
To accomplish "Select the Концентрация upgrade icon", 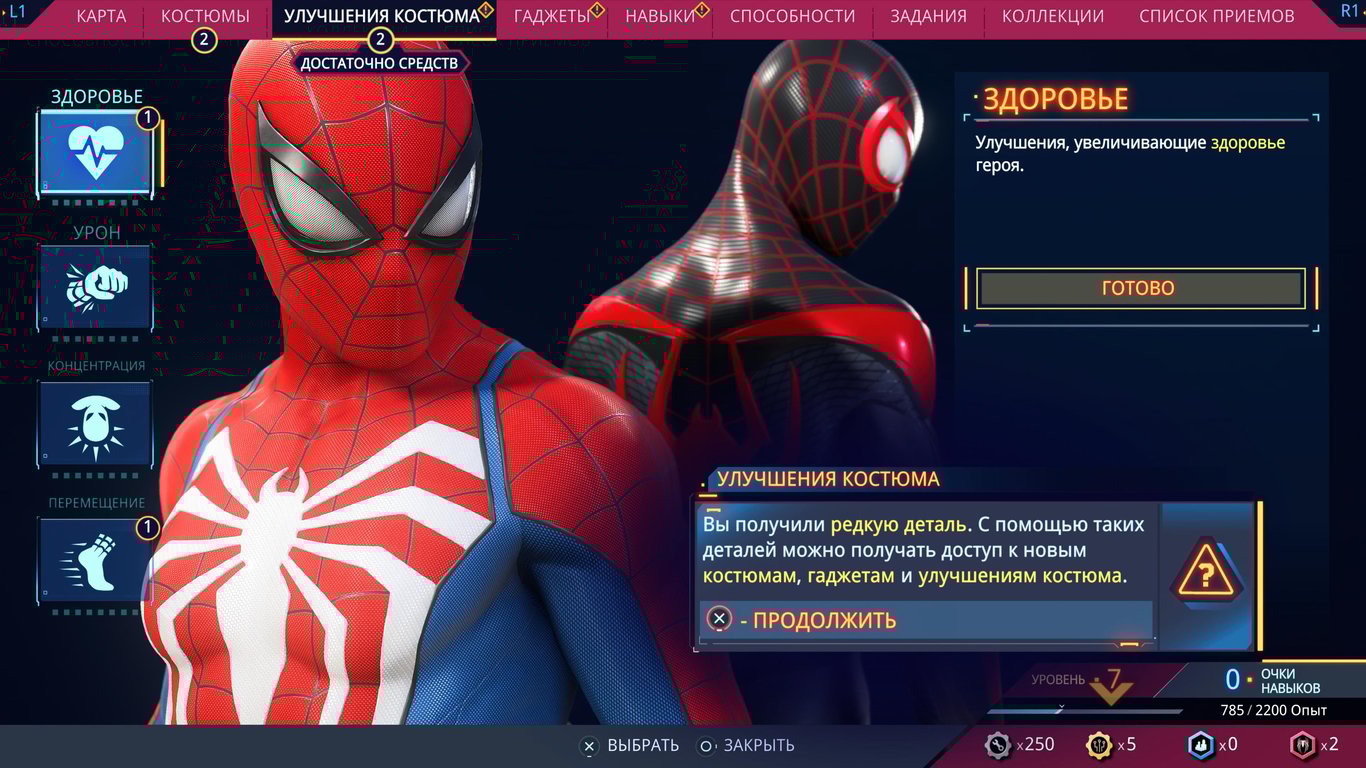I will click(x=96, y=423).
